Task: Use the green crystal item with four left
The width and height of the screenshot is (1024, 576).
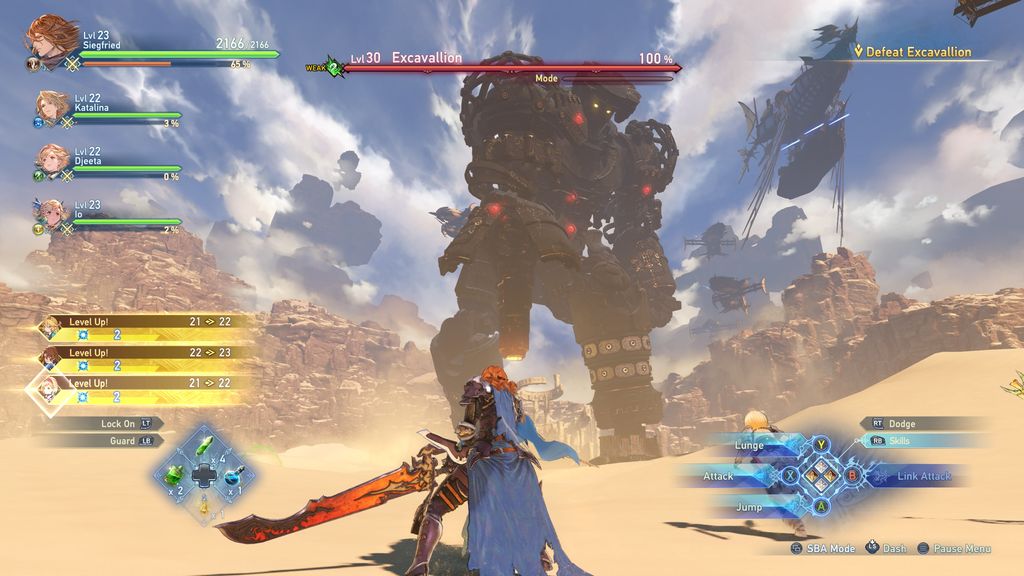Action: point(205,446)
